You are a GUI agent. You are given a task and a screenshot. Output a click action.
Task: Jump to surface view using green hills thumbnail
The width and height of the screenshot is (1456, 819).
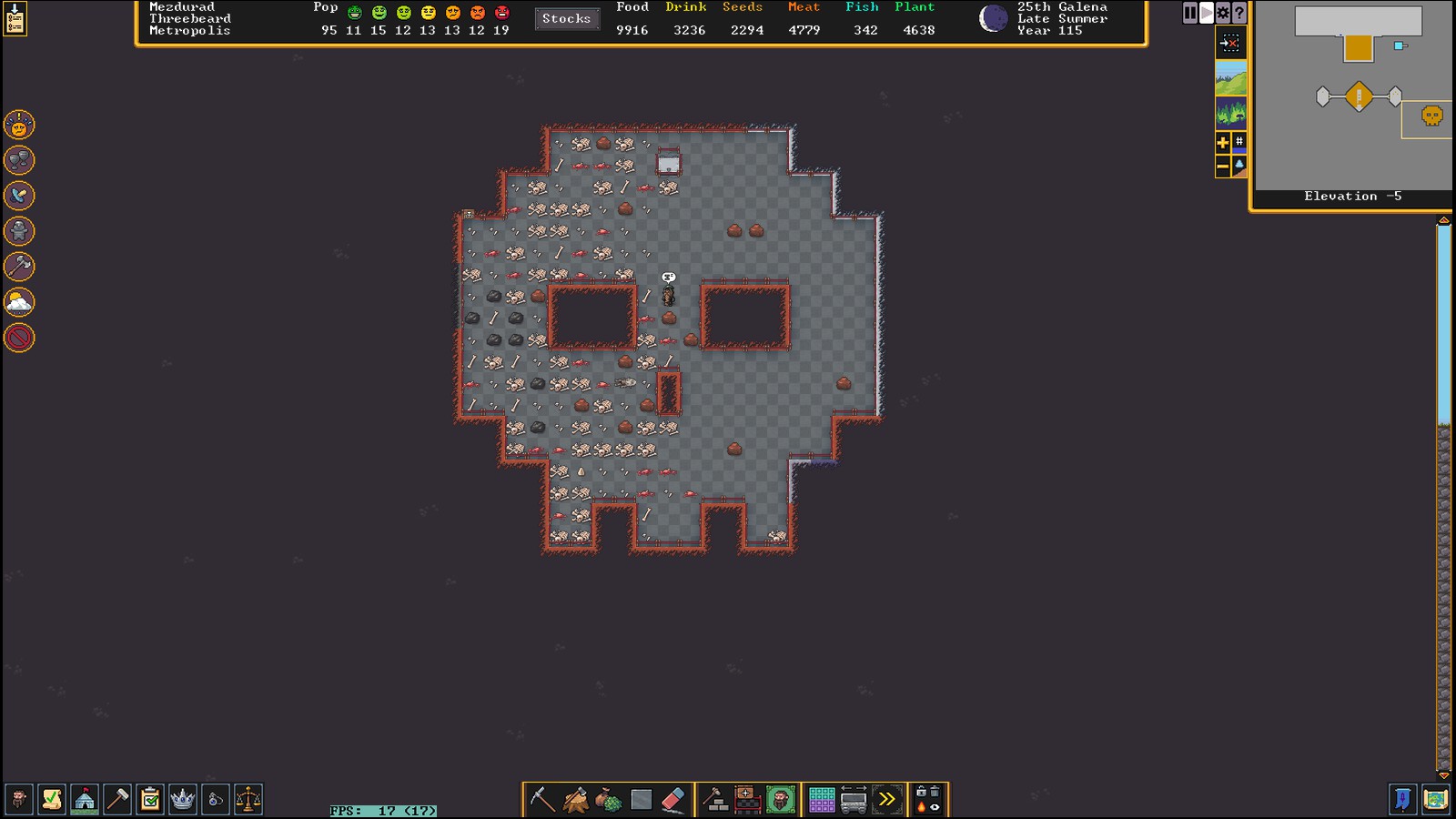pyautogui.click(x=1230, y=78)
